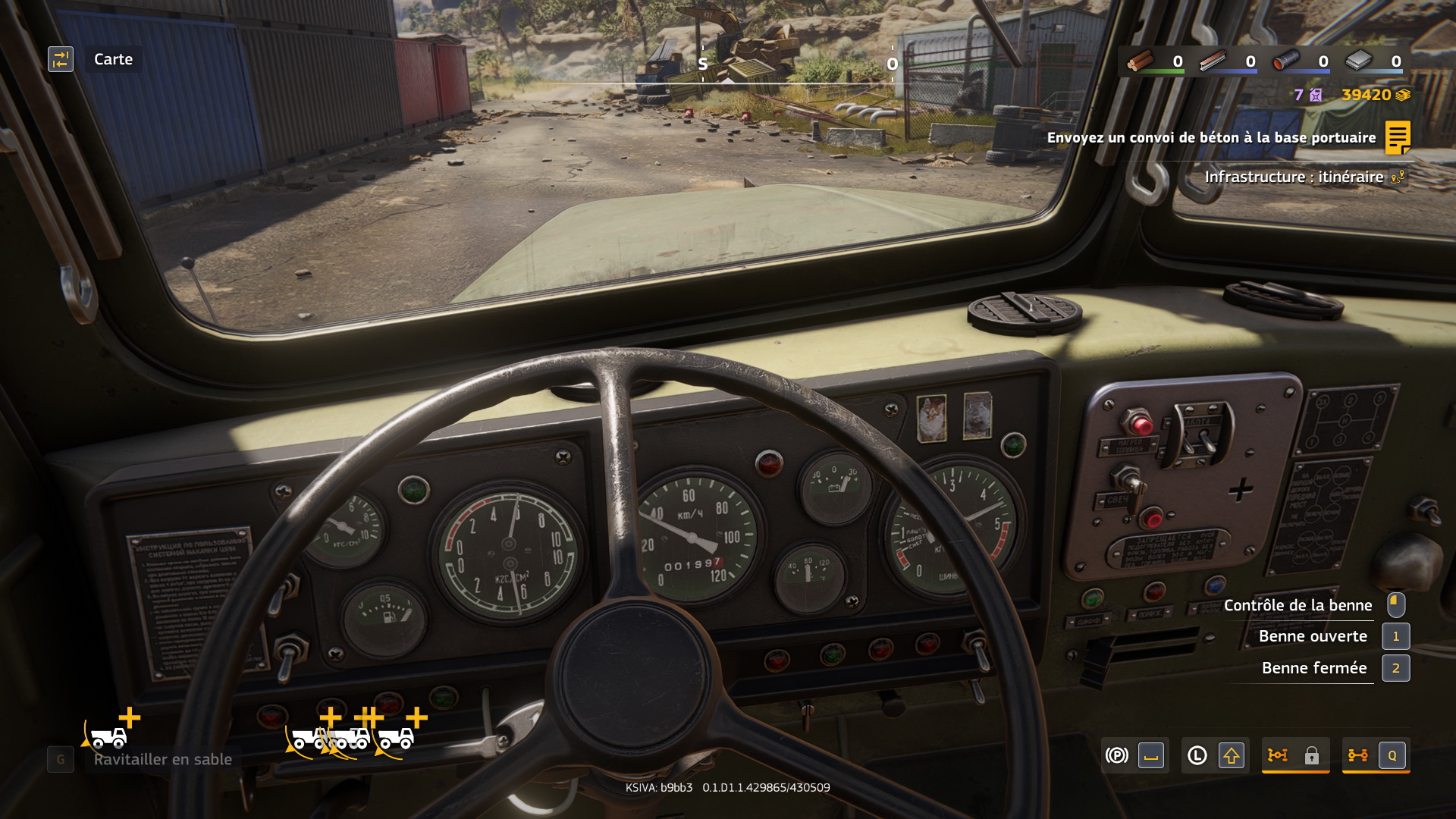
Task: Select the Contrôle de la benne header
Action: pyautogui.click(x=1298, y=605)
